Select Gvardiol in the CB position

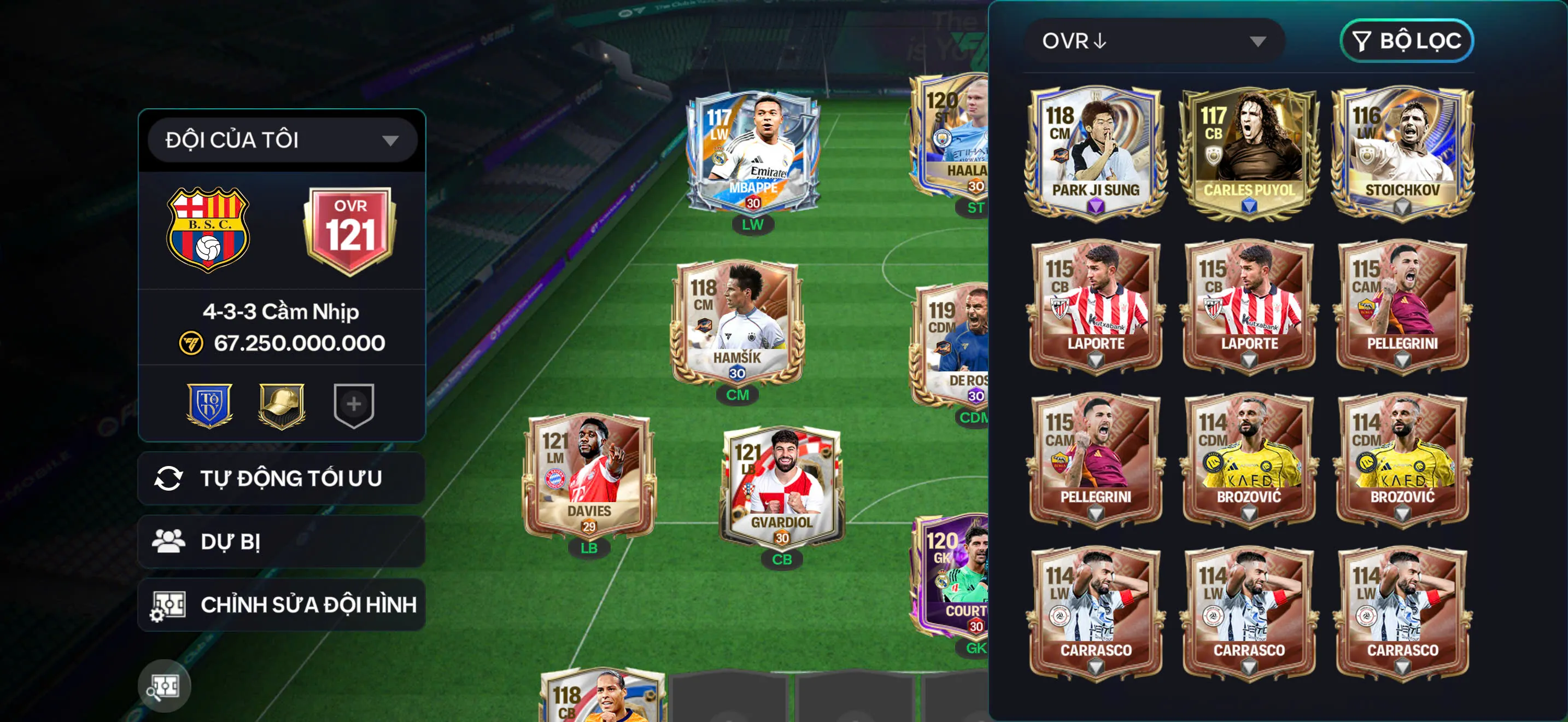click(782, 487)
